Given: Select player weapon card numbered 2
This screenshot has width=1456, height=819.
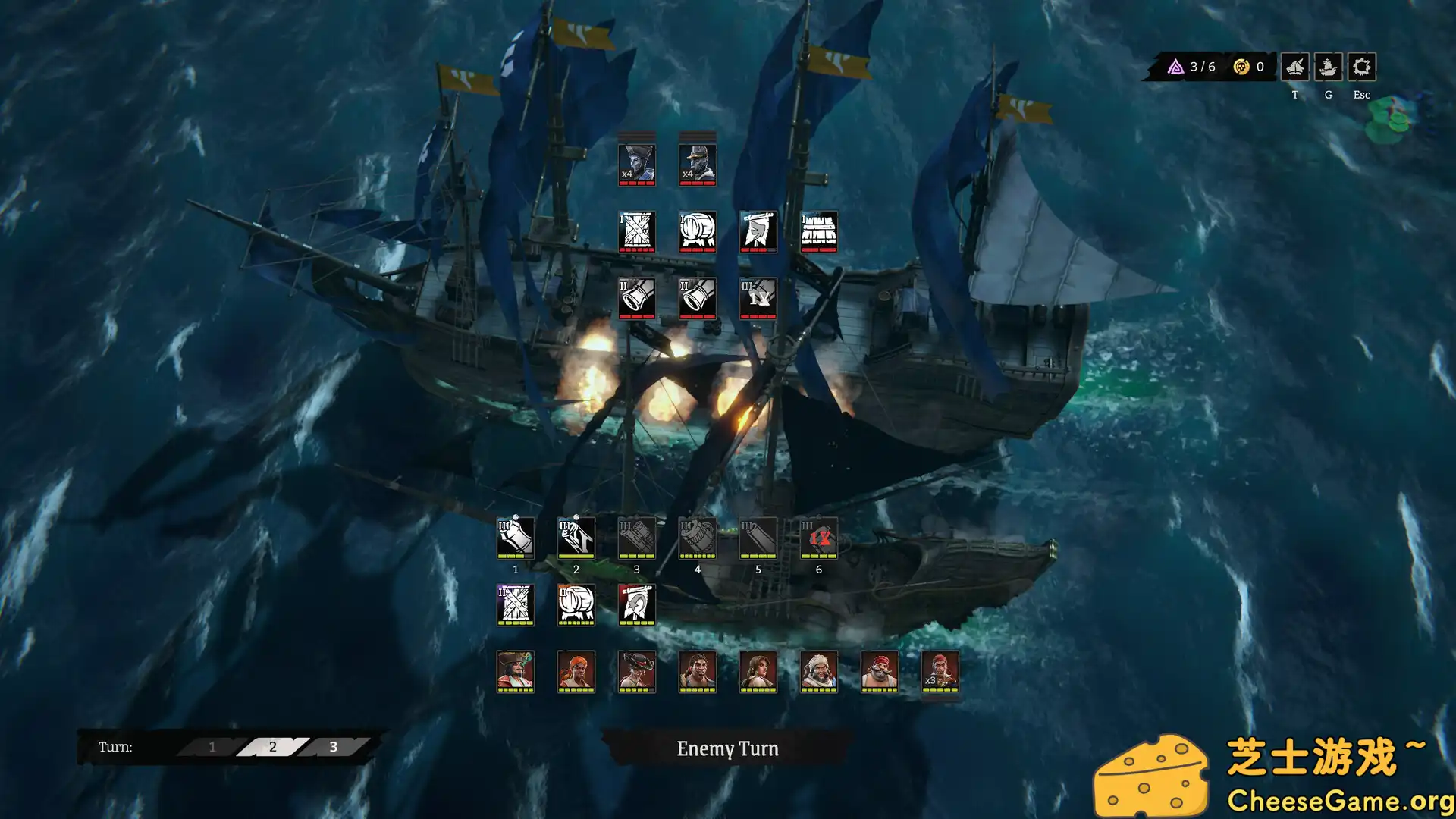Looking at the screenshot, I should coord(576,538).
